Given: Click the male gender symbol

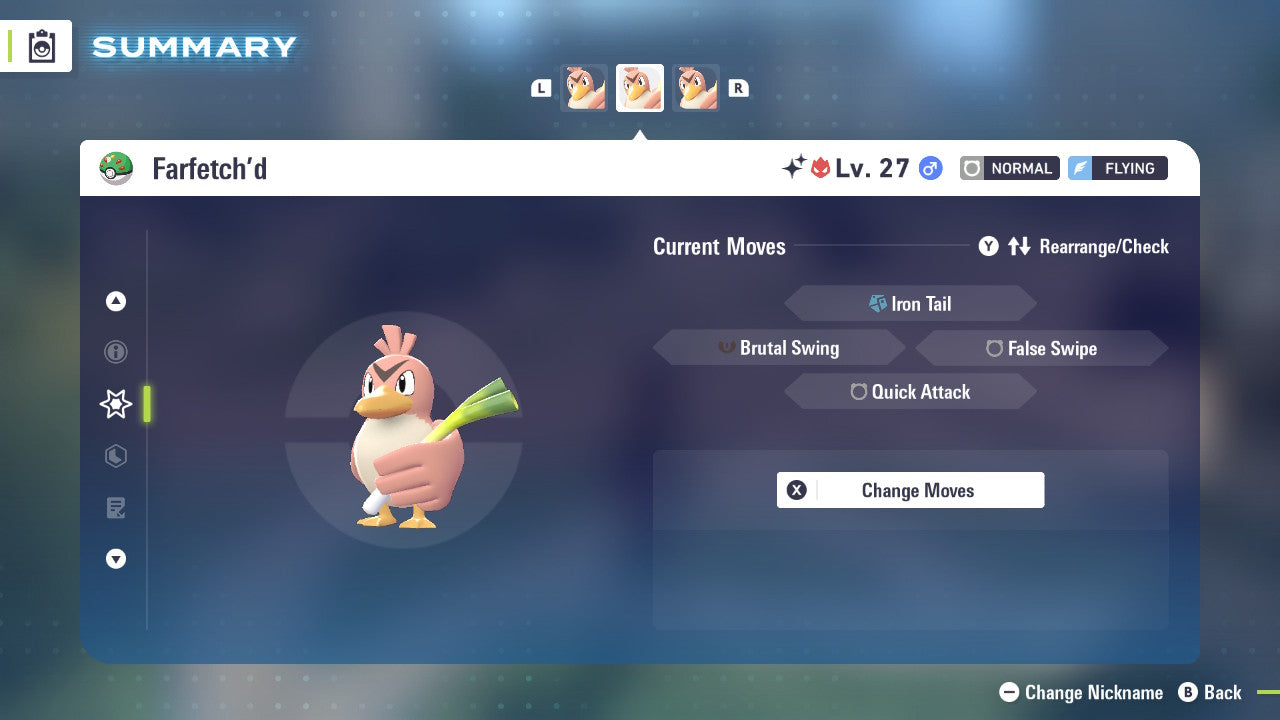Looking at the screenshot, I should point(929,168).
